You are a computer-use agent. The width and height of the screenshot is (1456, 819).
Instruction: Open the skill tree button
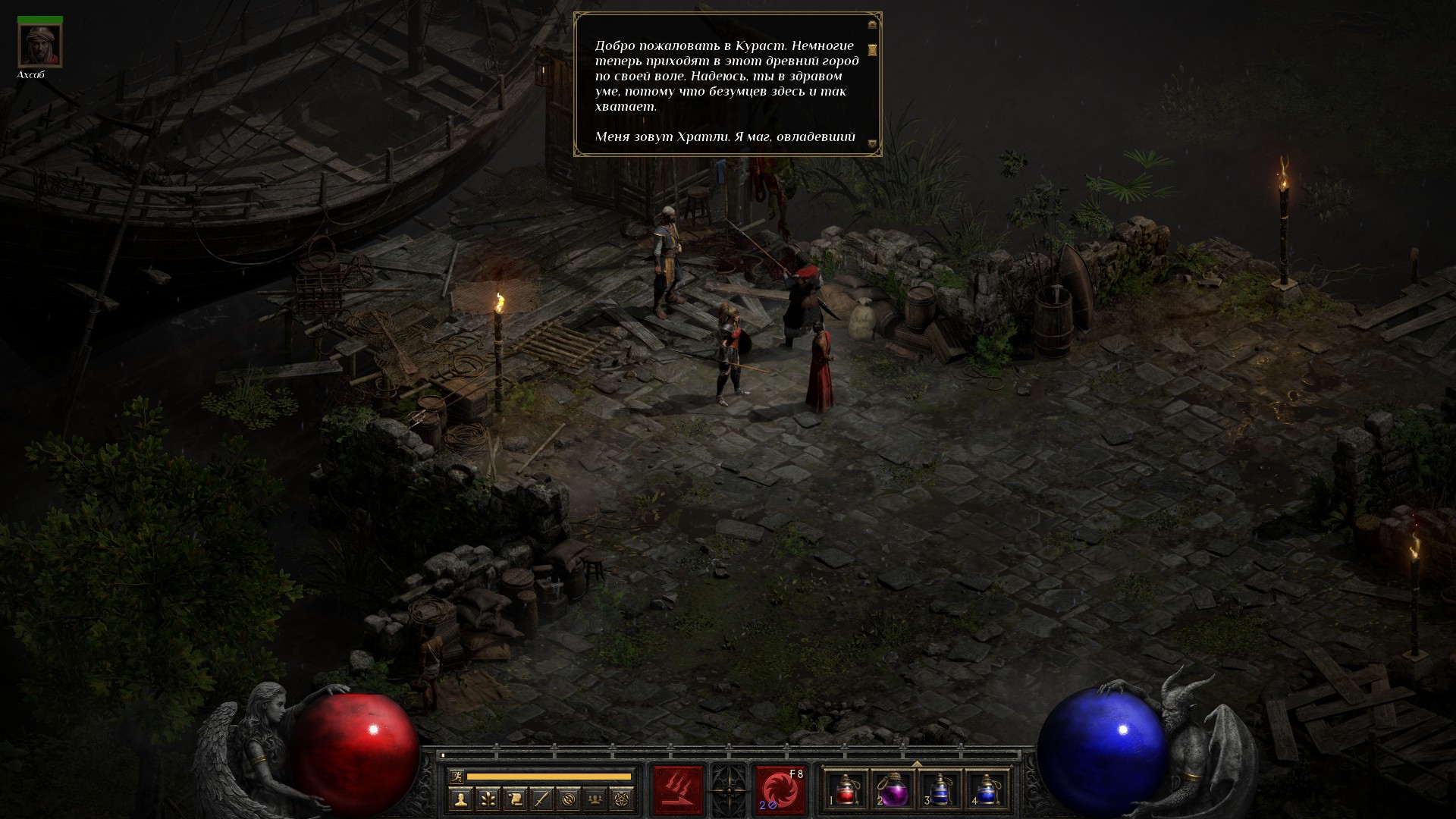(x=487, y=799)
